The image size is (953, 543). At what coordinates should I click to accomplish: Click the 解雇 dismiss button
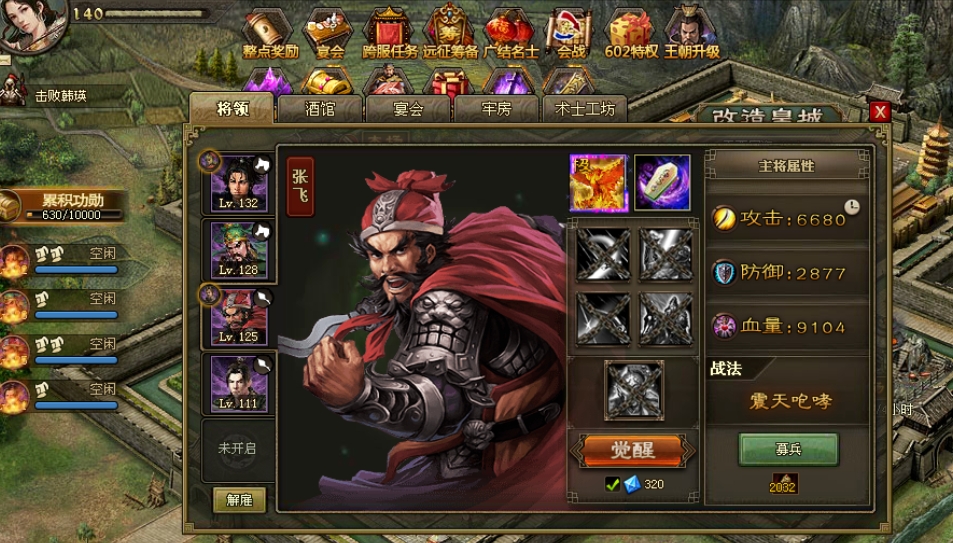tap(239, 500)
